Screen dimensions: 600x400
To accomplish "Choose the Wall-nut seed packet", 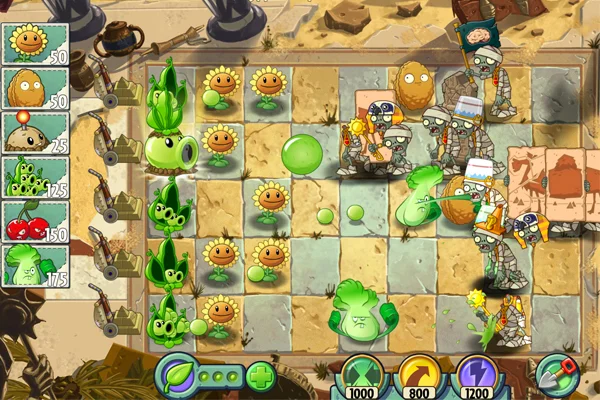I will point(34,88).
